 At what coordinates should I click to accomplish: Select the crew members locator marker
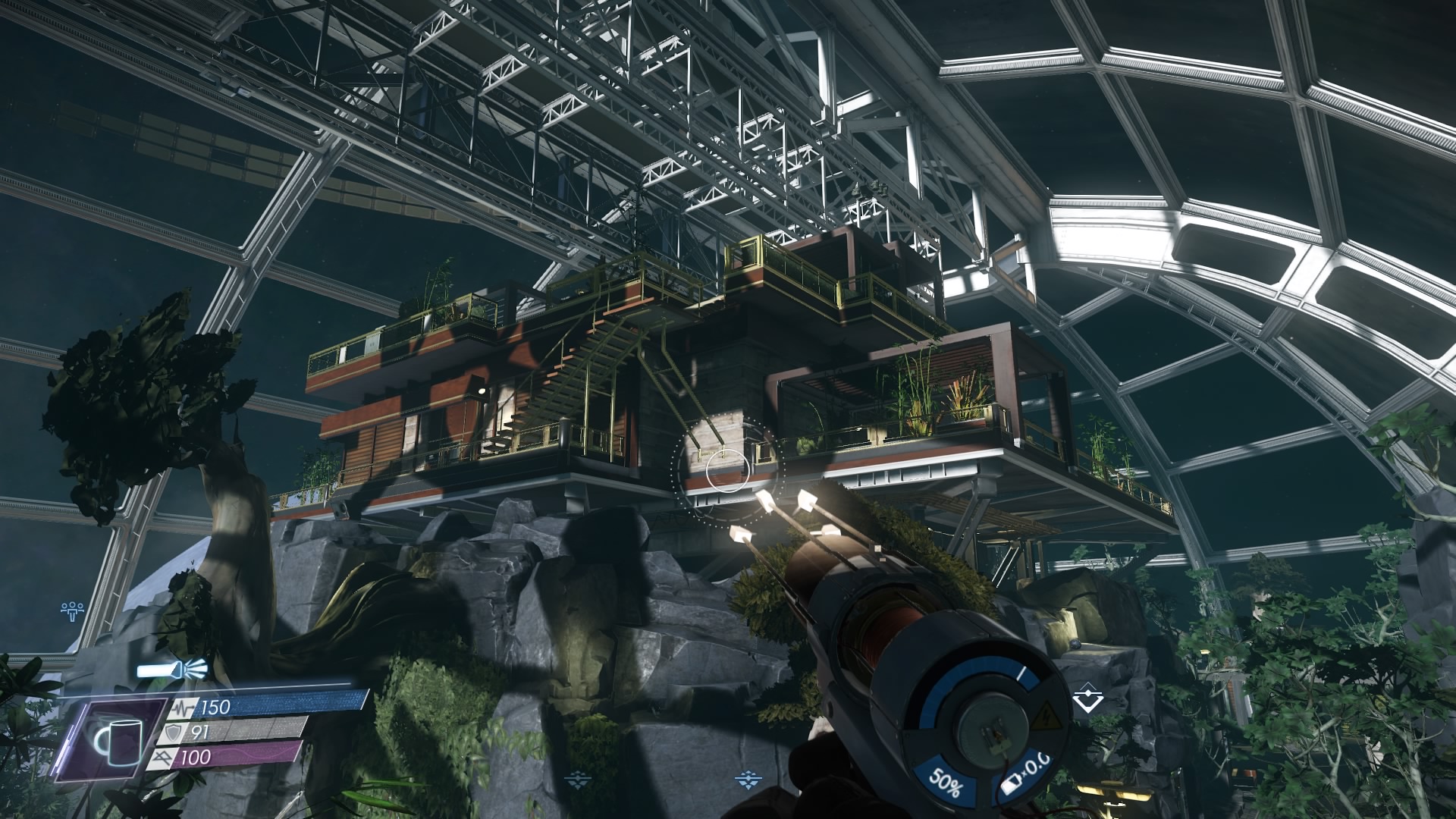pos(73,609)
